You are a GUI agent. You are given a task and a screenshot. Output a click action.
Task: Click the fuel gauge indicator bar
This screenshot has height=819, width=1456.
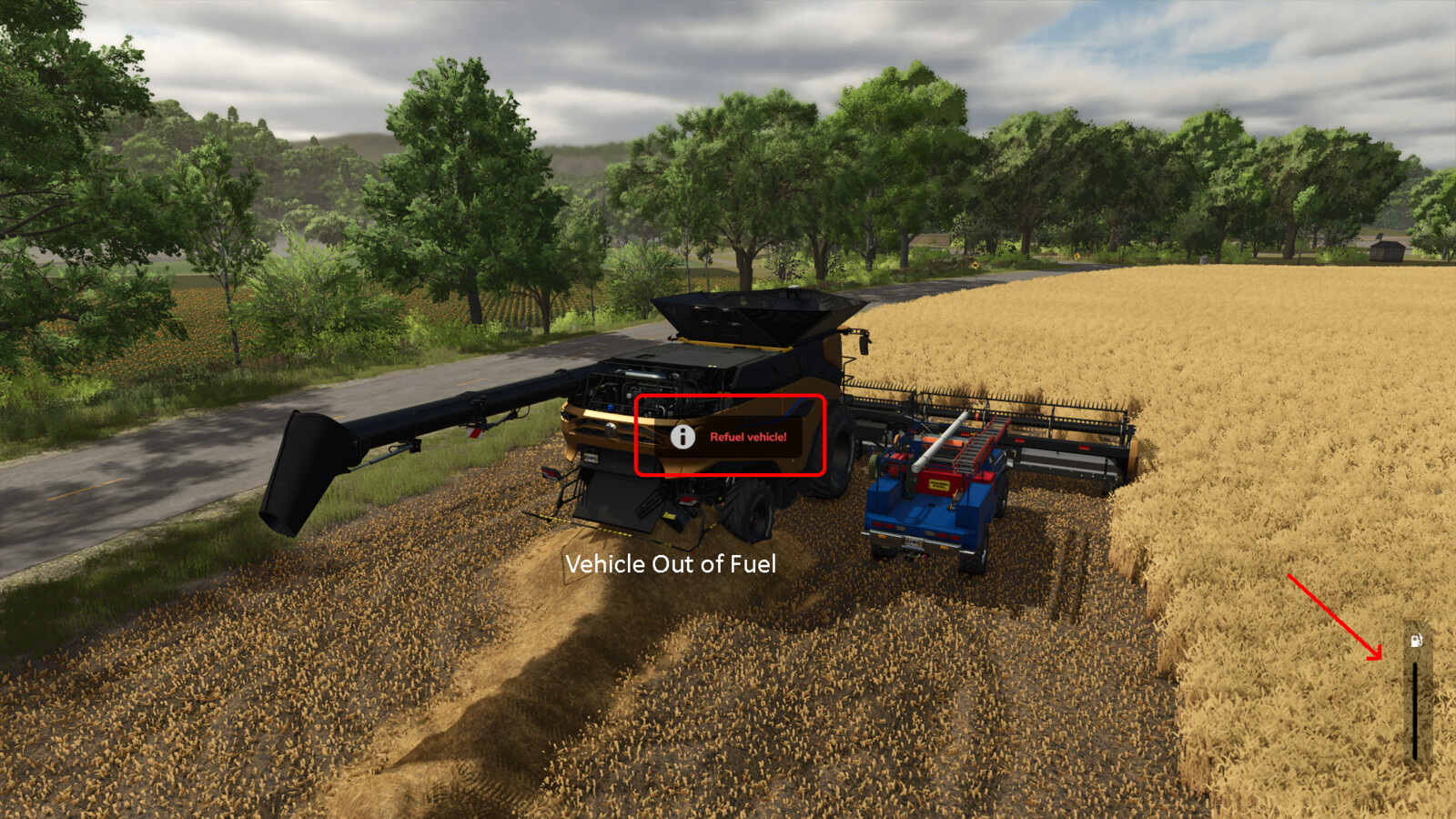[1416, 710]
